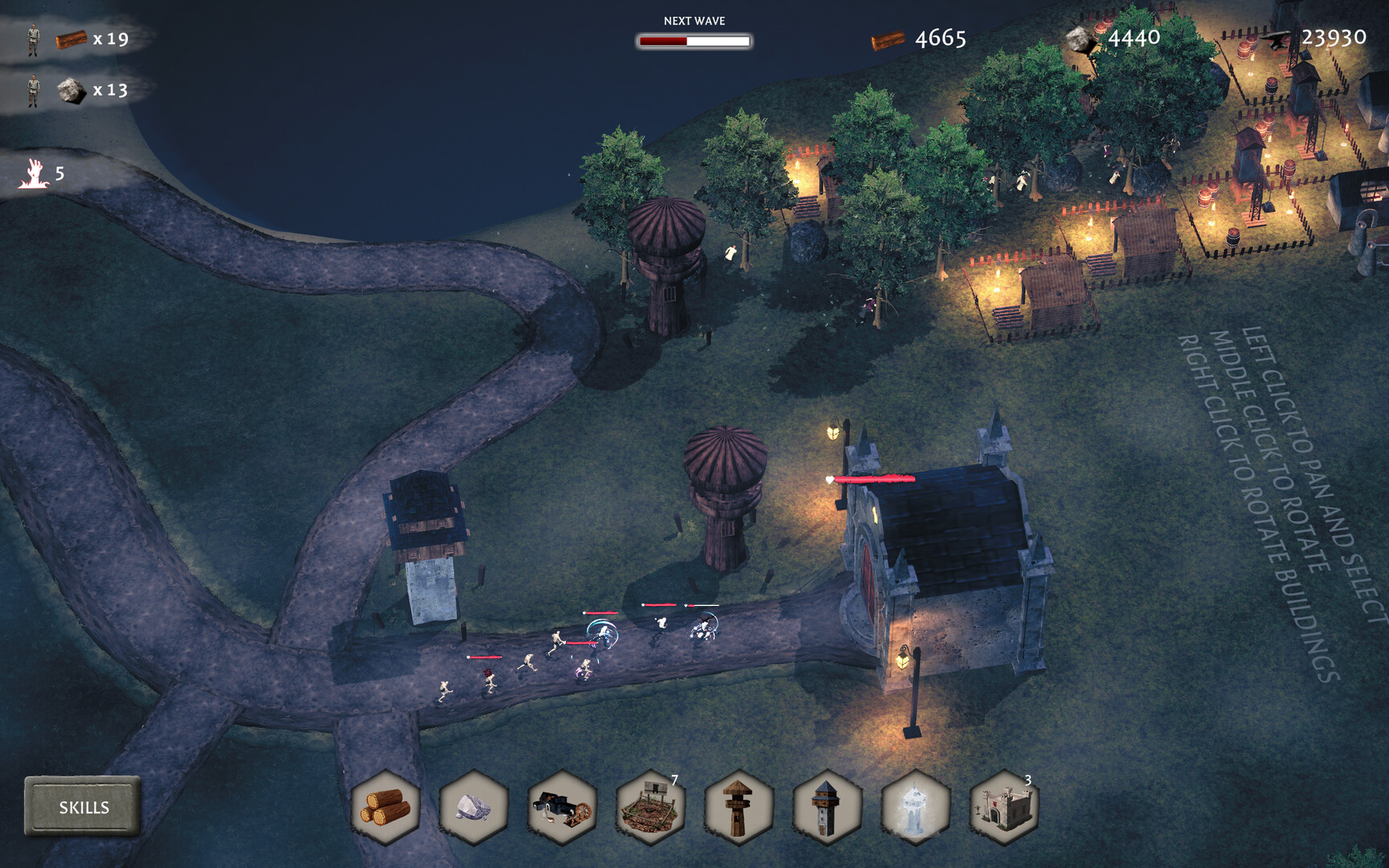Click the stone worker villager icon
Screen dimensions: 1389x868
tap(33, 90)
